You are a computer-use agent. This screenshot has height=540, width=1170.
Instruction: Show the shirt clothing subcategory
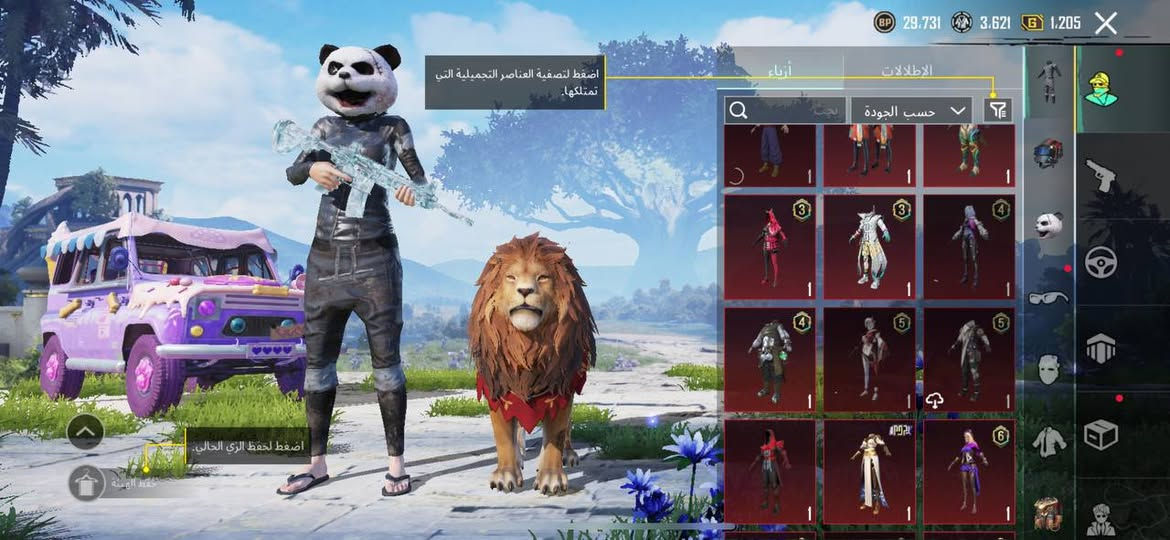click(x=1048, y=441)
